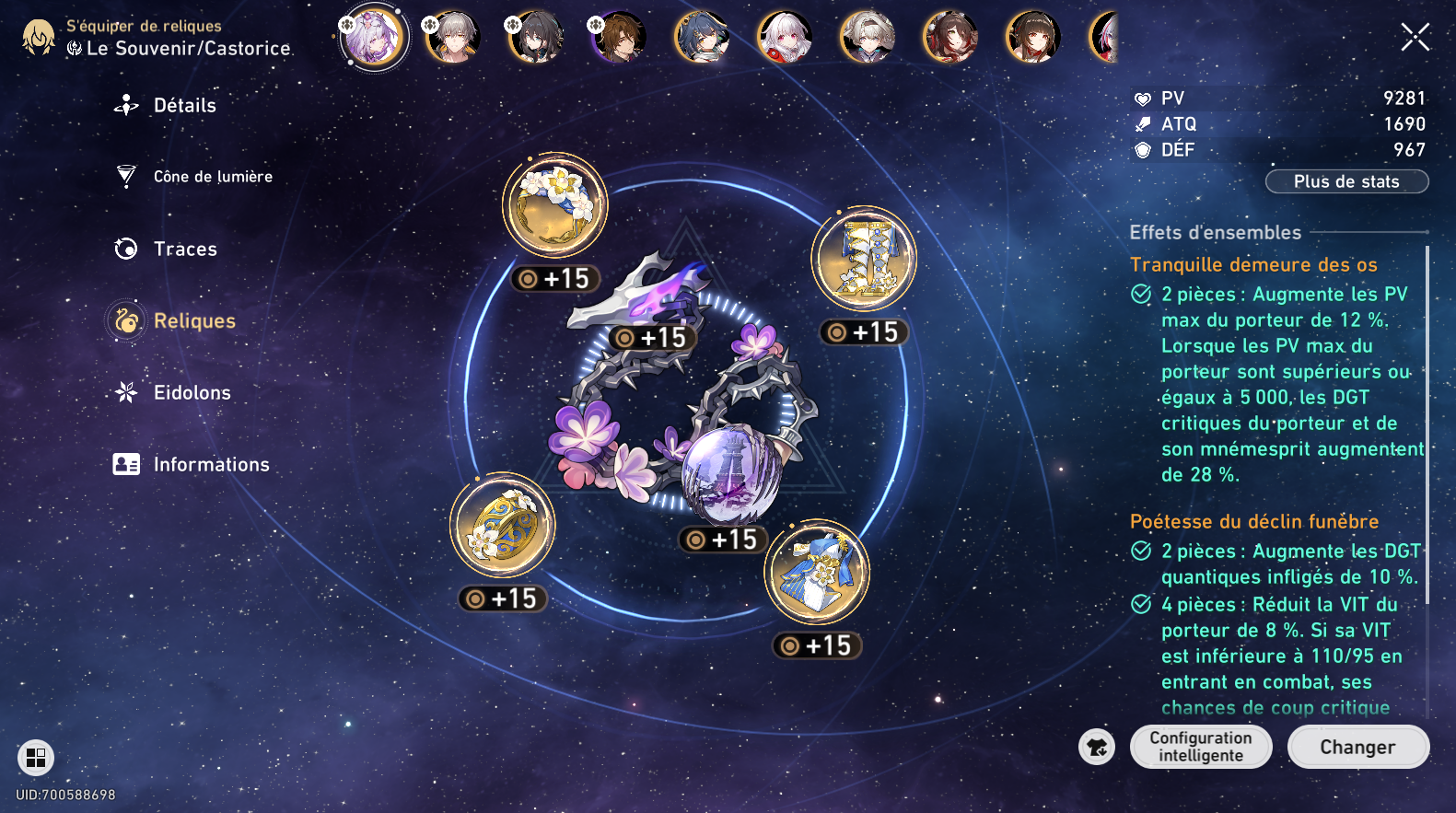Close the relic screen with the X
This screenshot has width=1456, height=813.
pyautogui.click(x=1415, y=37)
